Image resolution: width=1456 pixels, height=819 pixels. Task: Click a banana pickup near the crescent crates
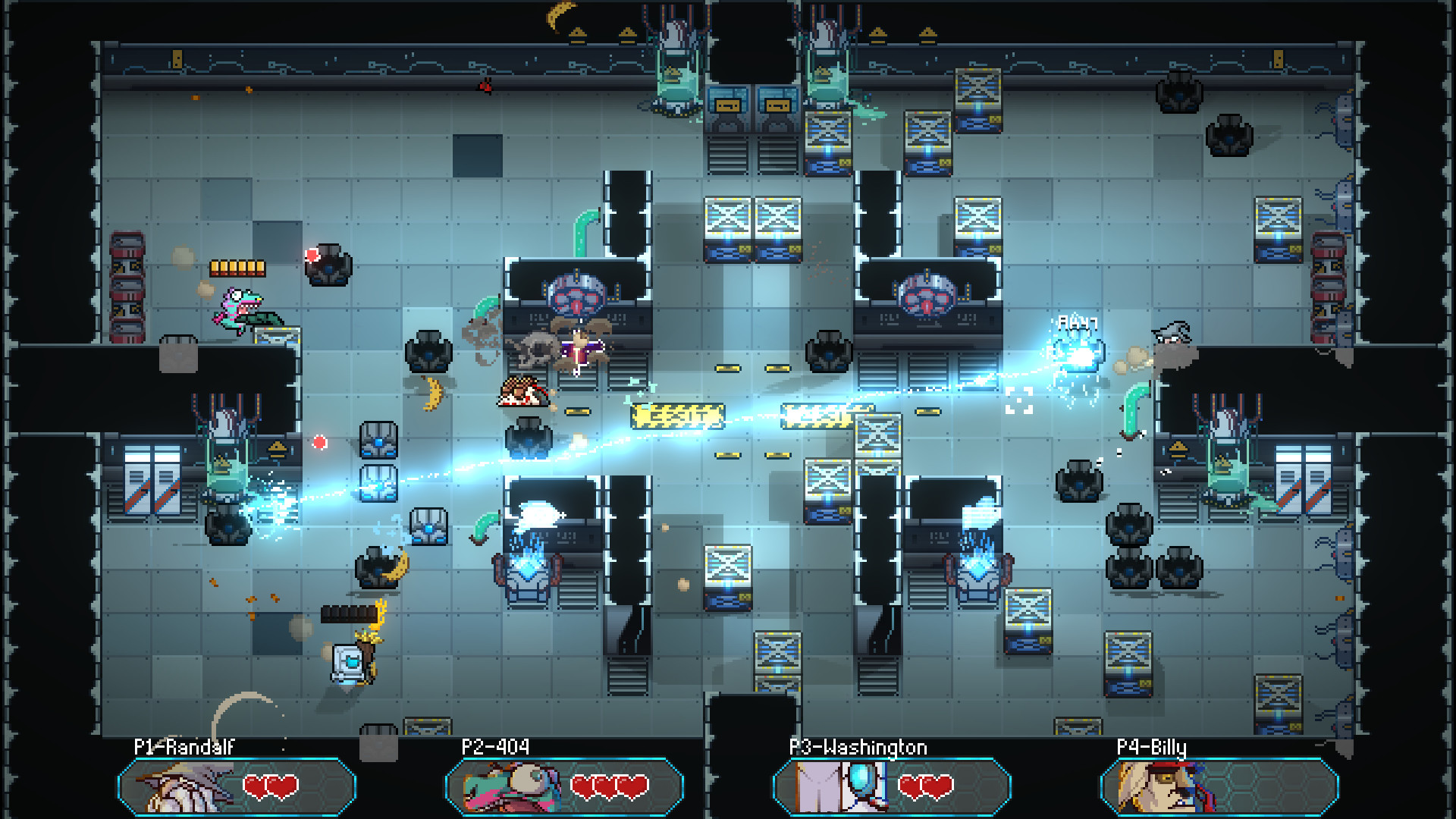(x=432, y=394)
